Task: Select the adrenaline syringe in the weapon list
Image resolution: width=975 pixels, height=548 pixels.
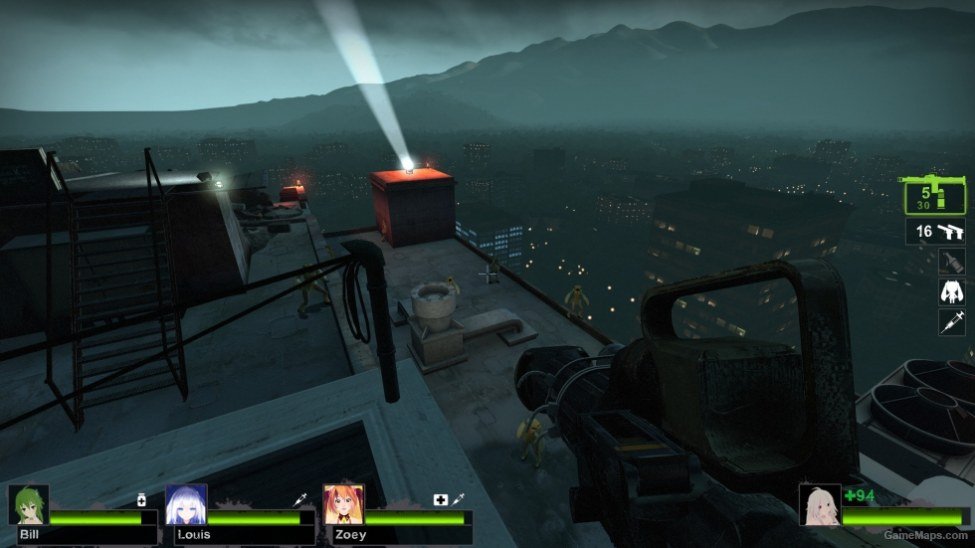Action: 951,321
